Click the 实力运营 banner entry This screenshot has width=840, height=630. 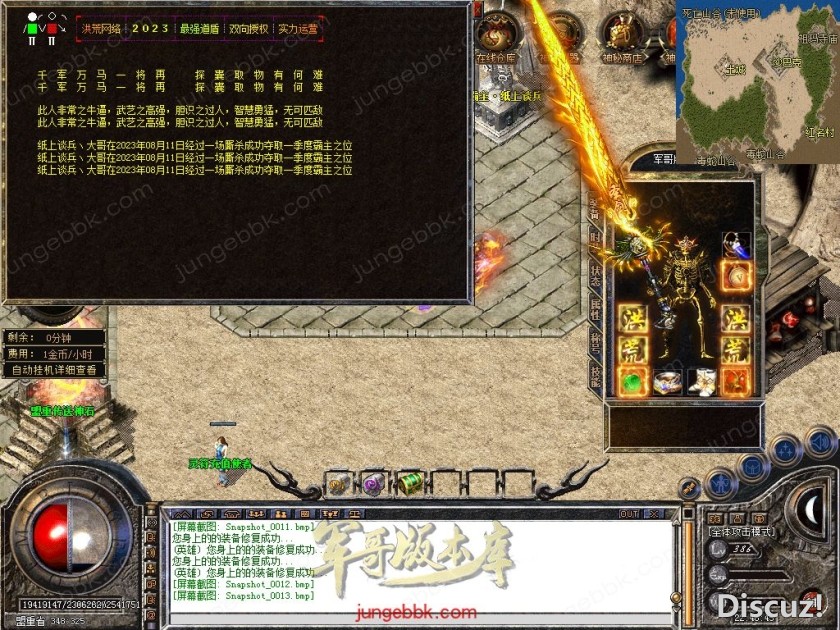[x=297, y=29]
